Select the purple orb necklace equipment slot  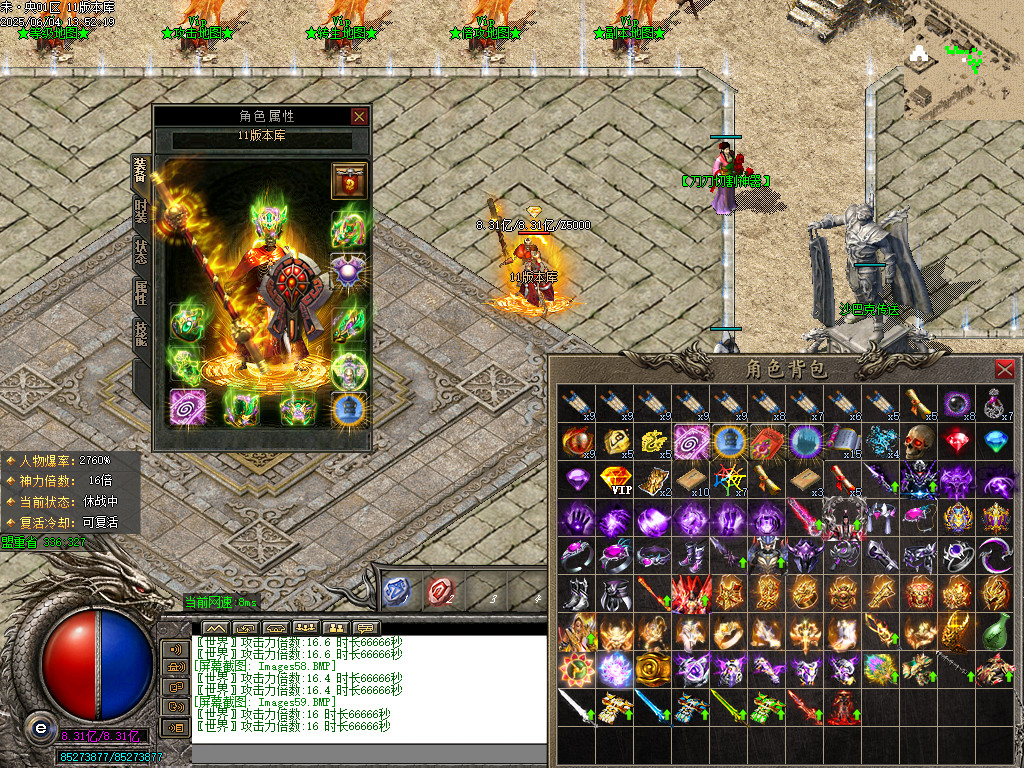tap(349, 272)
